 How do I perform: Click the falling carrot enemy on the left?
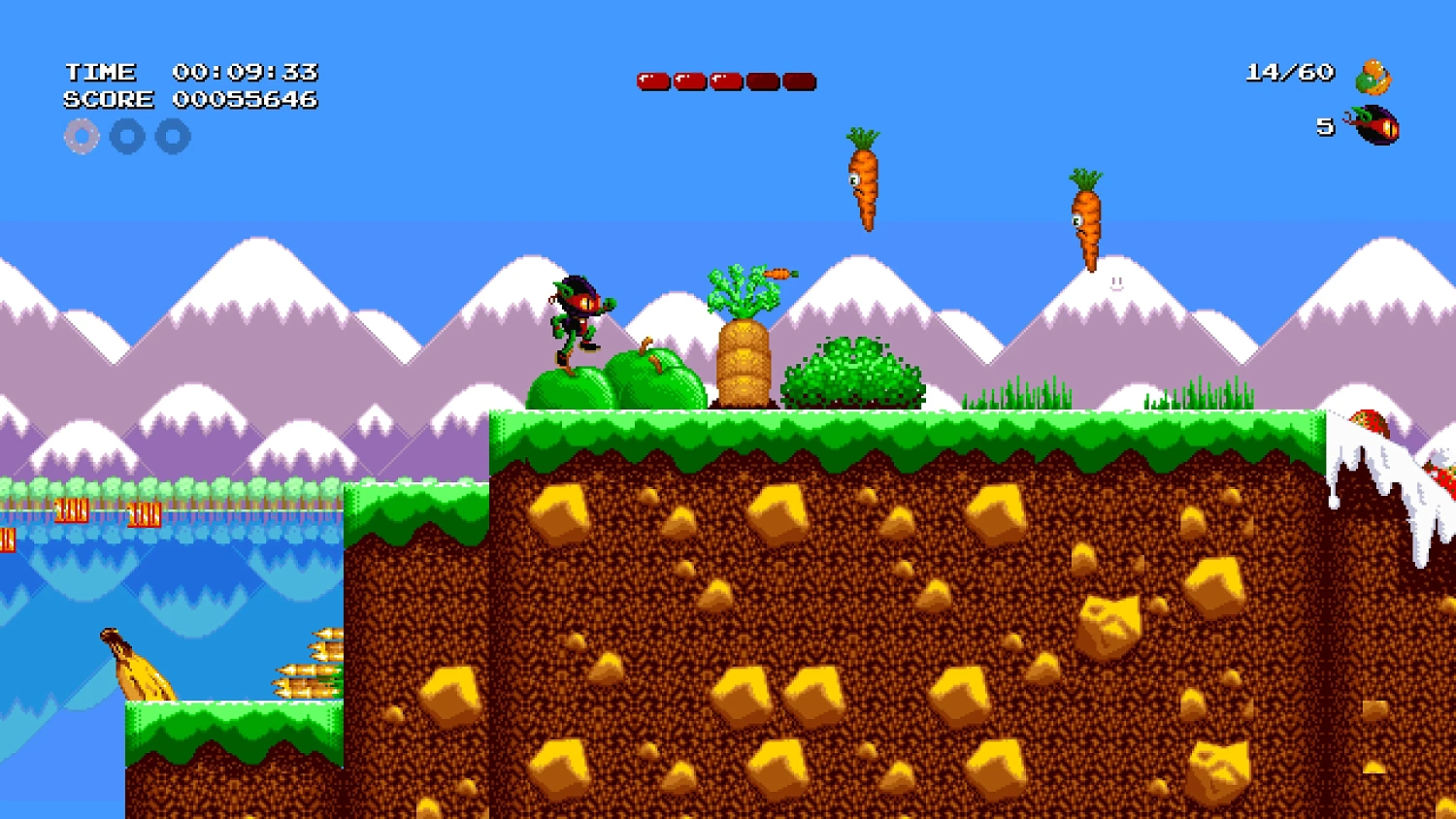tap(865, 184)
